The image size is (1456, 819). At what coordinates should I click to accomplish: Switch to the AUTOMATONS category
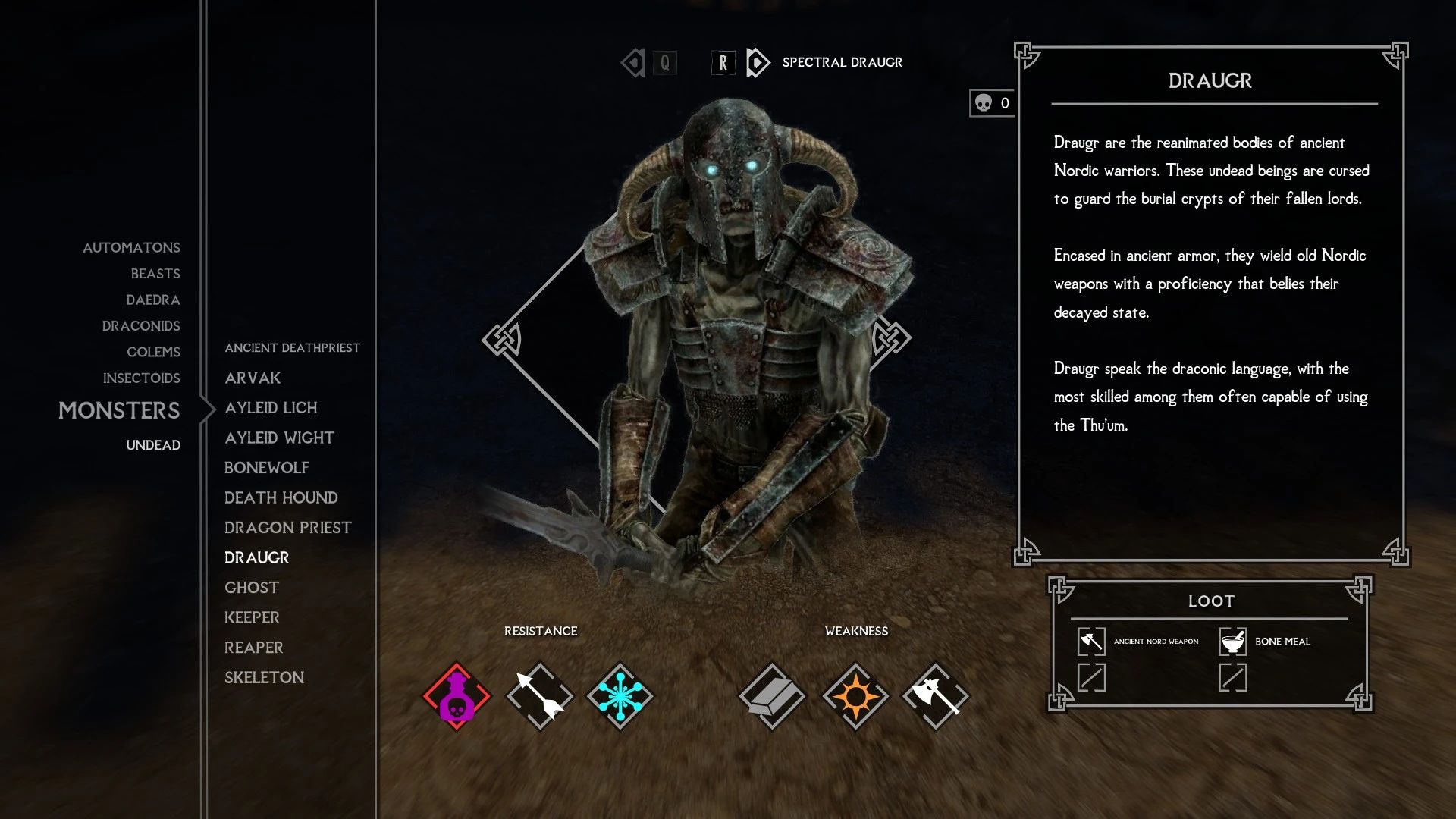[131, 247]
